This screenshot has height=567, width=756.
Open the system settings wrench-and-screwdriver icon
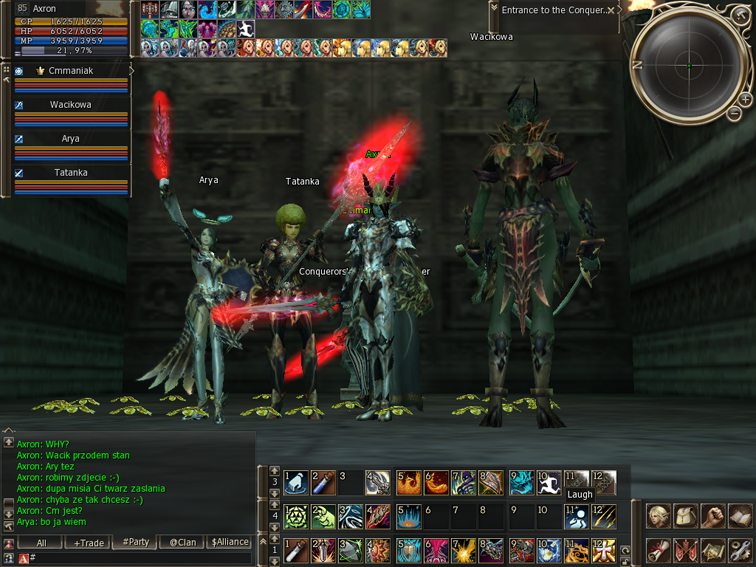click(x=739, y=549)
